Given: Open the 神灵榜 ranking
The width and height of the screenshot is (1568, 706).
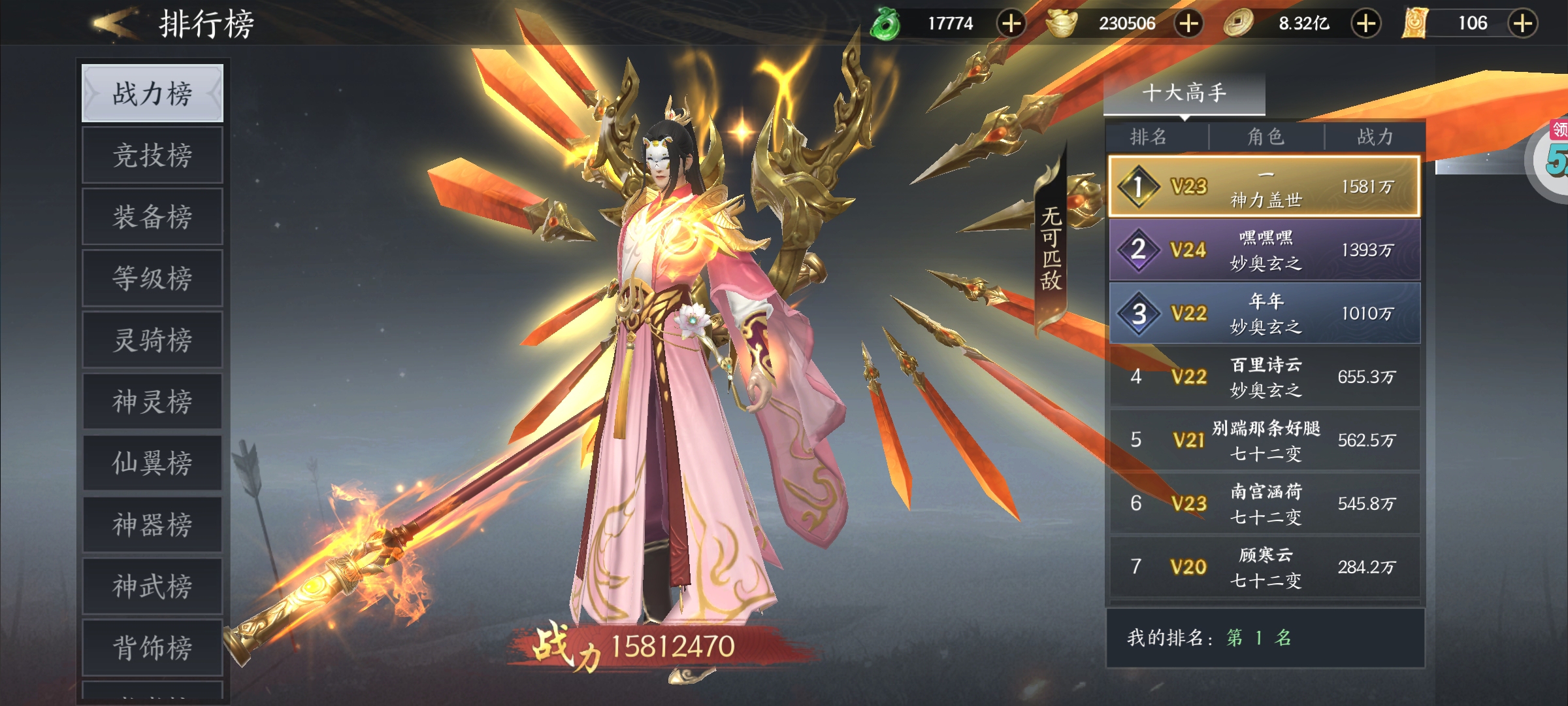Looking at the screenshot, I should point(152,401).
